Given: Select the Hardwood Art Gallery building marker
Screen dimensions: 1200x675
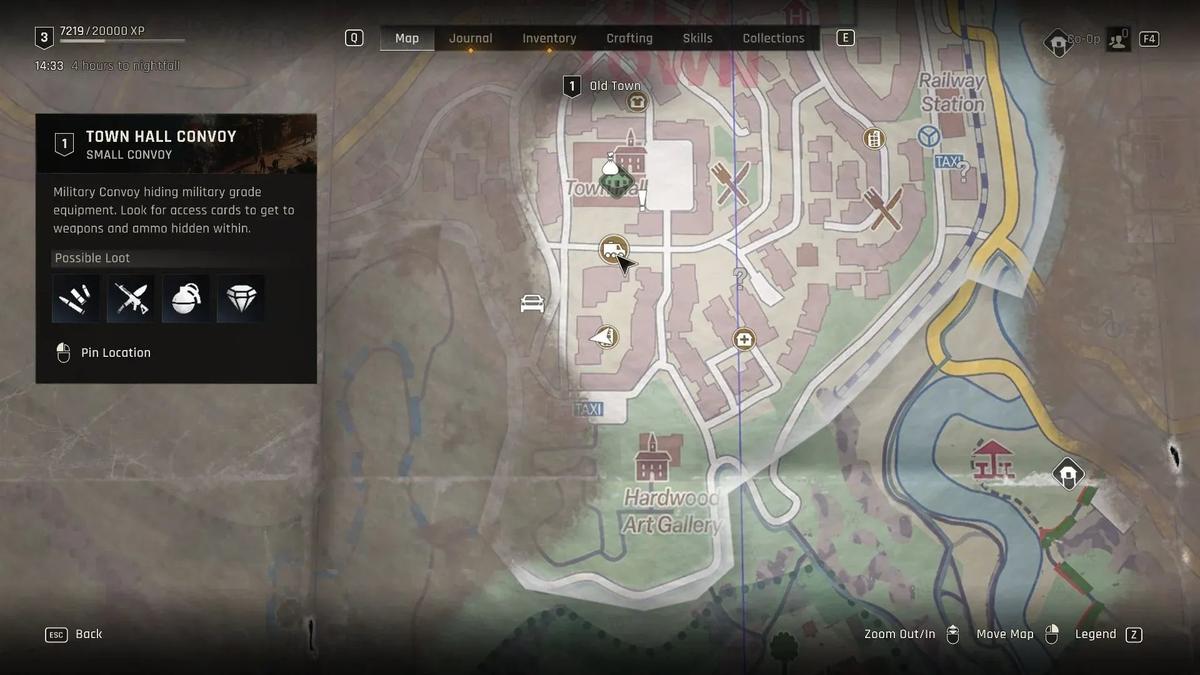Looking at the screenshot, I should click(652, 459).
